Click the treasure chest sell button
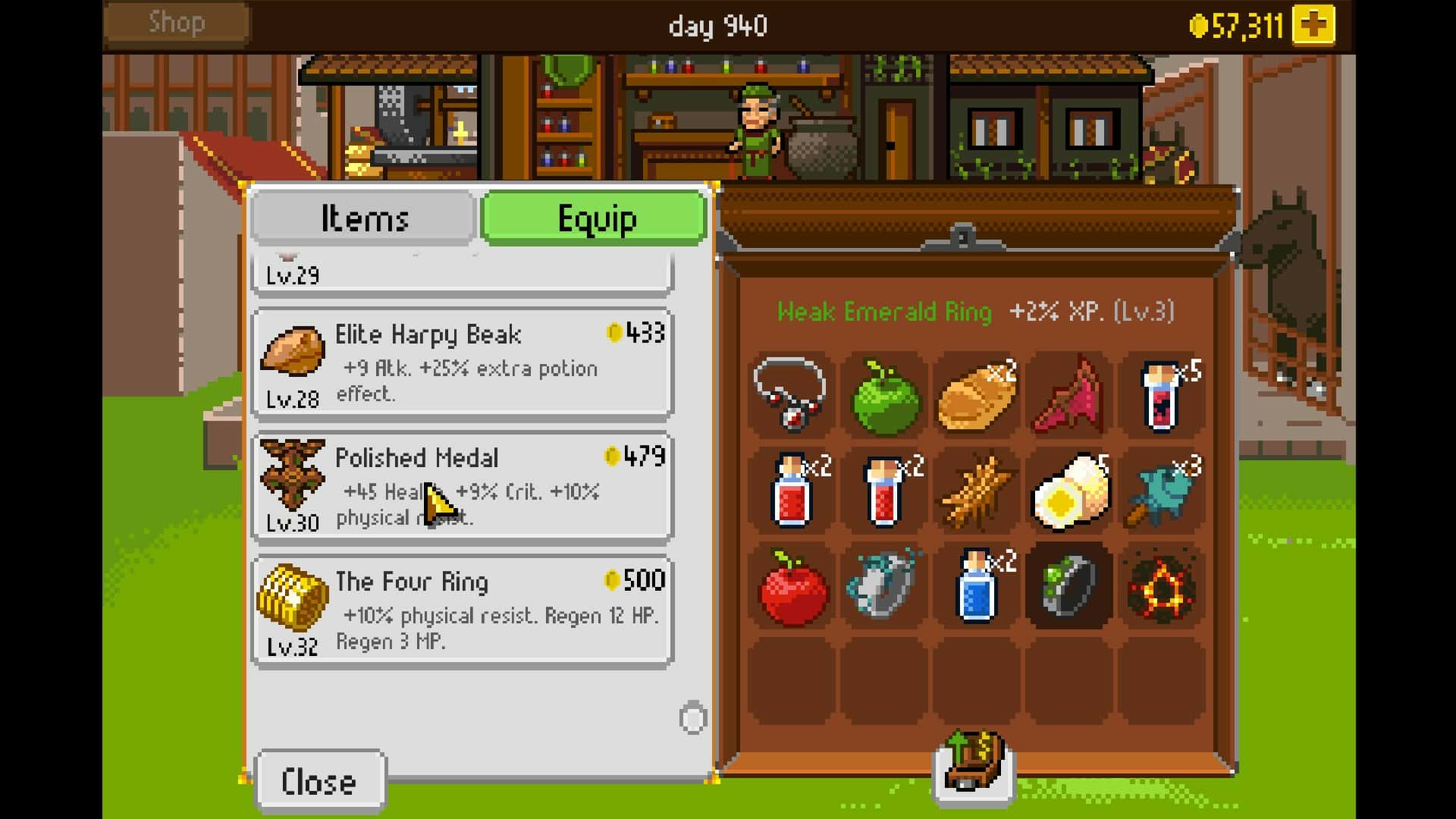 (974, 762)
